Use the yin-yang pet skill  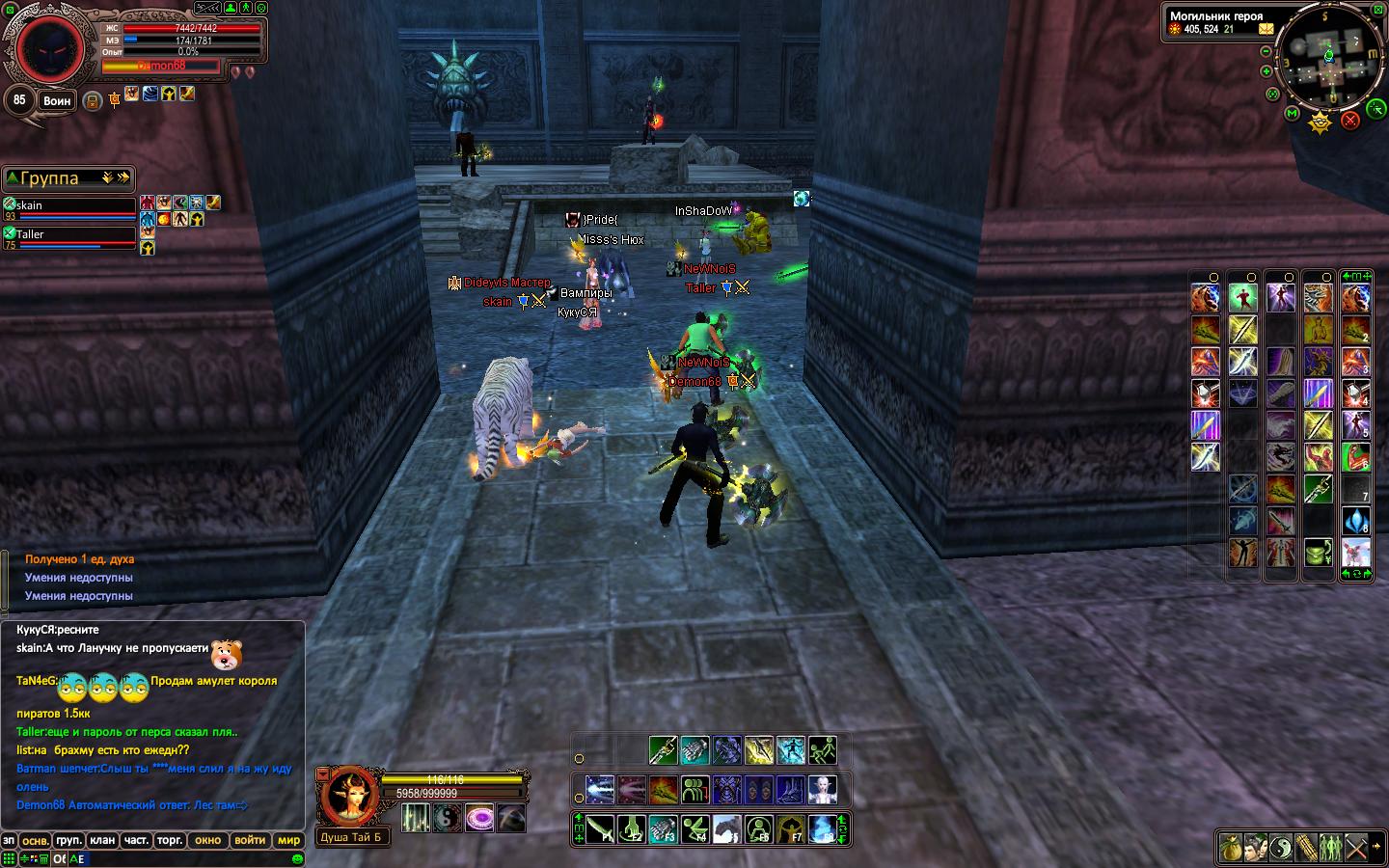[x=447, y=819]
